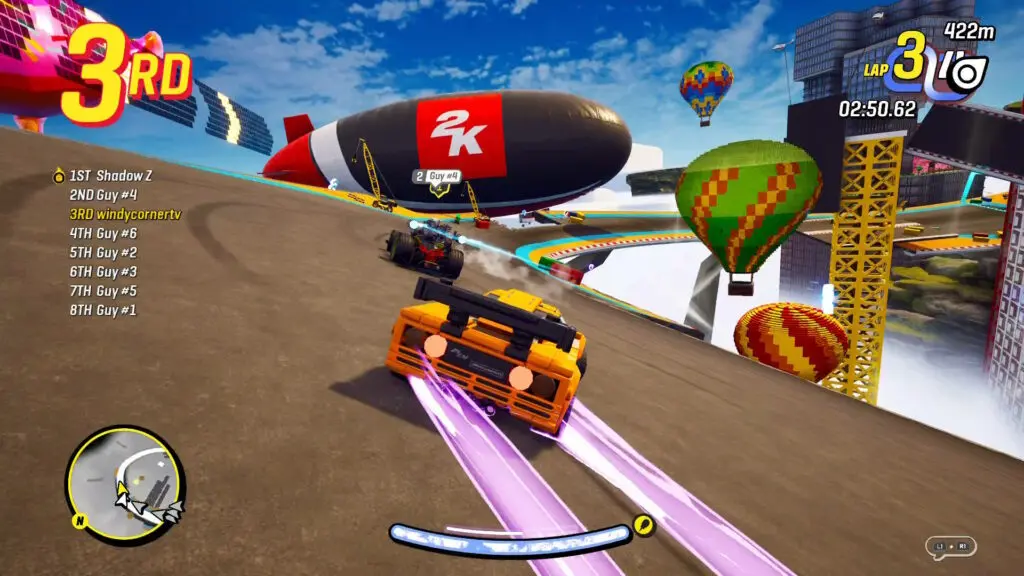Viewport: 1024px width, 576px height.
Task: Click the N compass marker on the minimap
Action: pos(78,520)
